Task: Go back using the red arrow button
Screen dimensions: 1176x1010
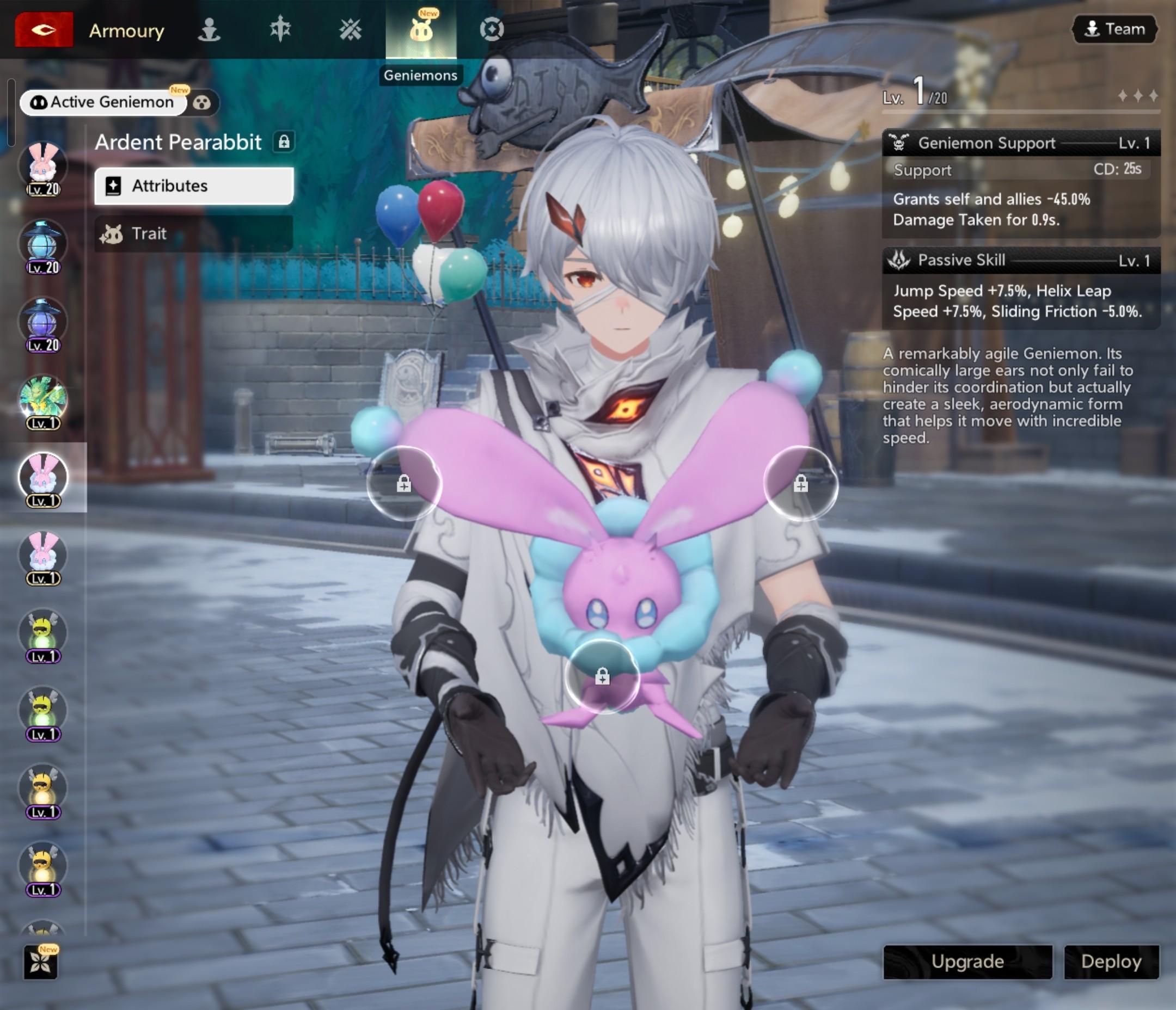Action: tap(44, 29)
